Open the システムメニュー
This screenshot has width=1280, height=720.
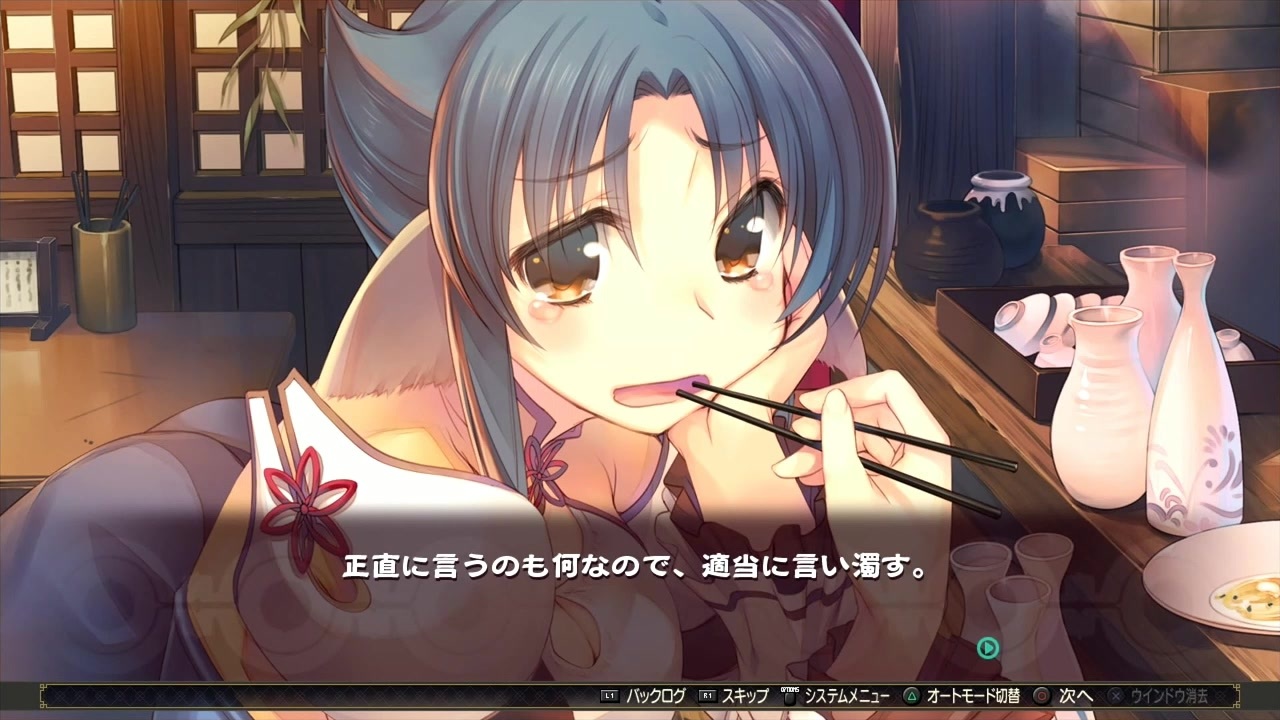847,698
